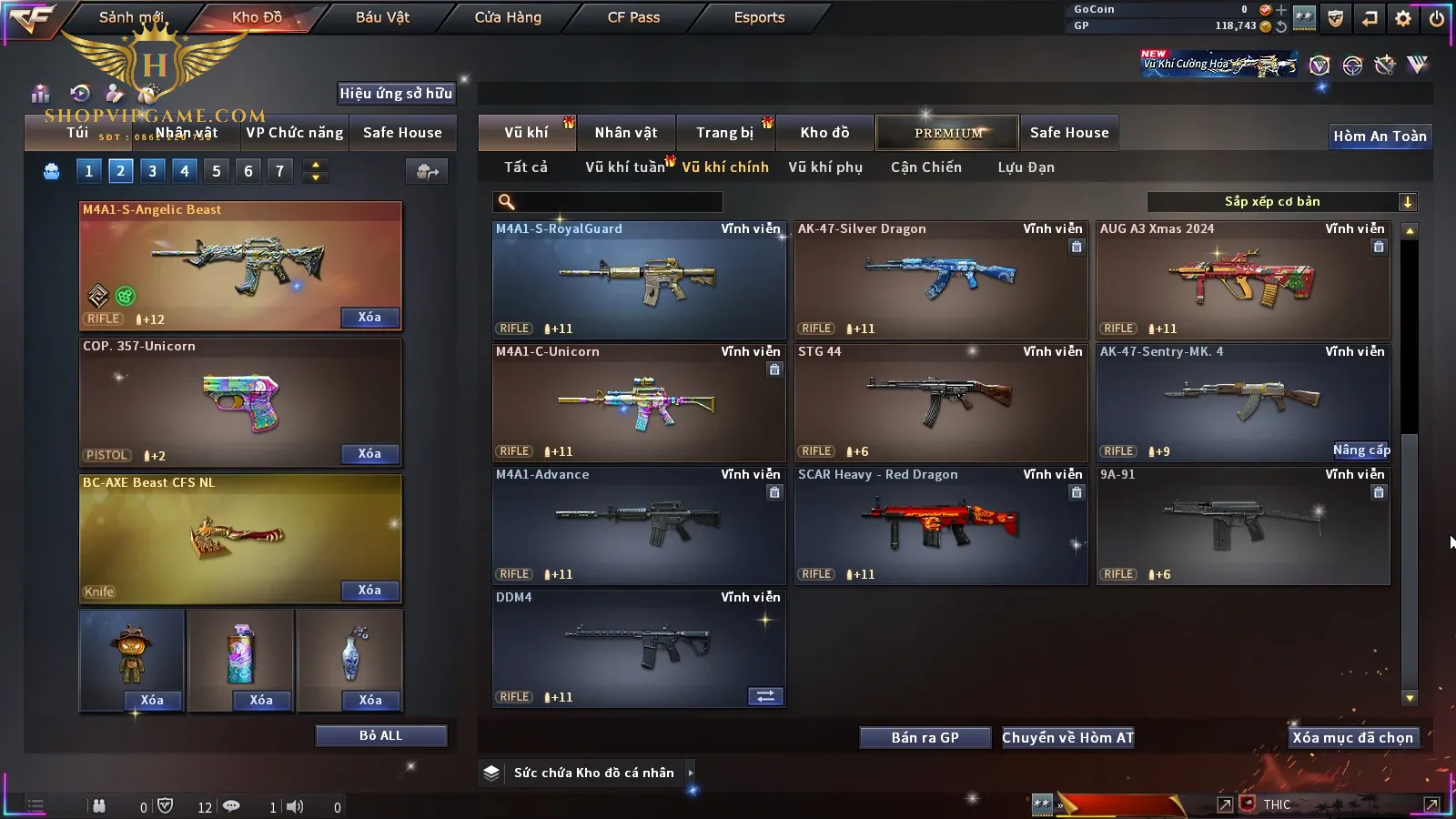The image size is (1456, 819).
Task: Show the Vũ khí phụ weapon category
Action: (824, 167)
